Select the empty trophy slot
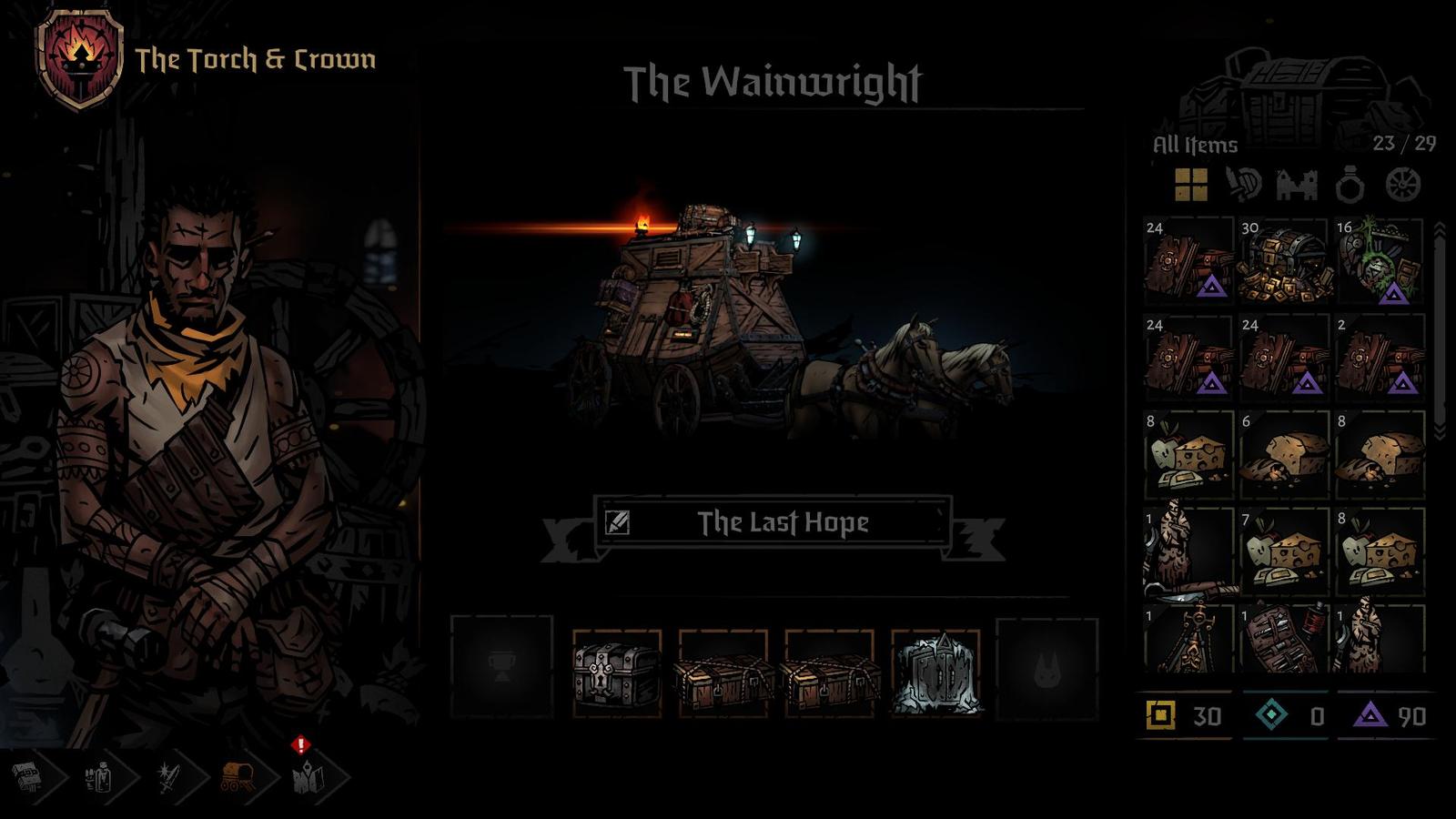 click(x=501, y=668)
